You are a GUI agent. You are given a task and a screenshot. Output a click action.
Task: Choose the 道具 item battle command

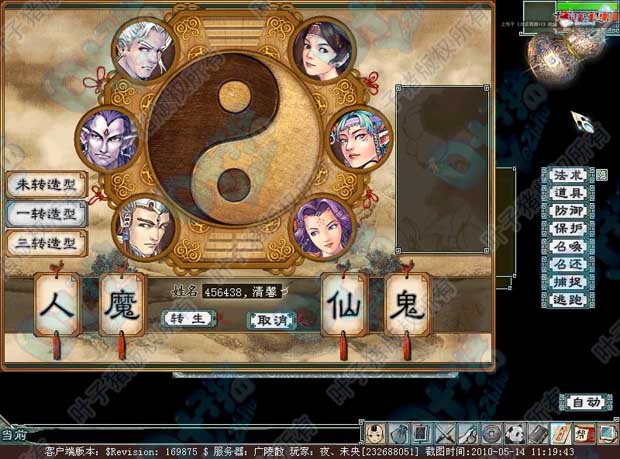[566, 194]
